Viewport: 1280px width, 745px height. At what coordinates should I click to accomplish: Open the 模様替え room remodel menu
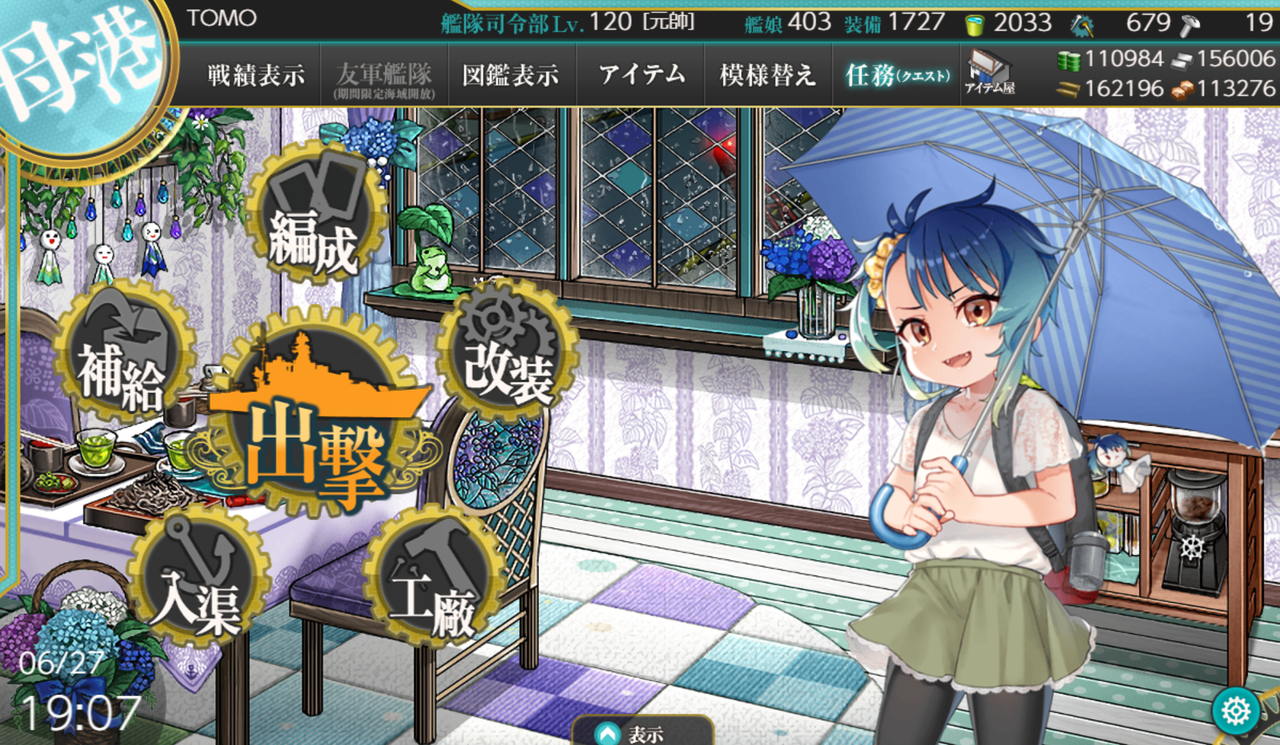click(x=768, y=75)
